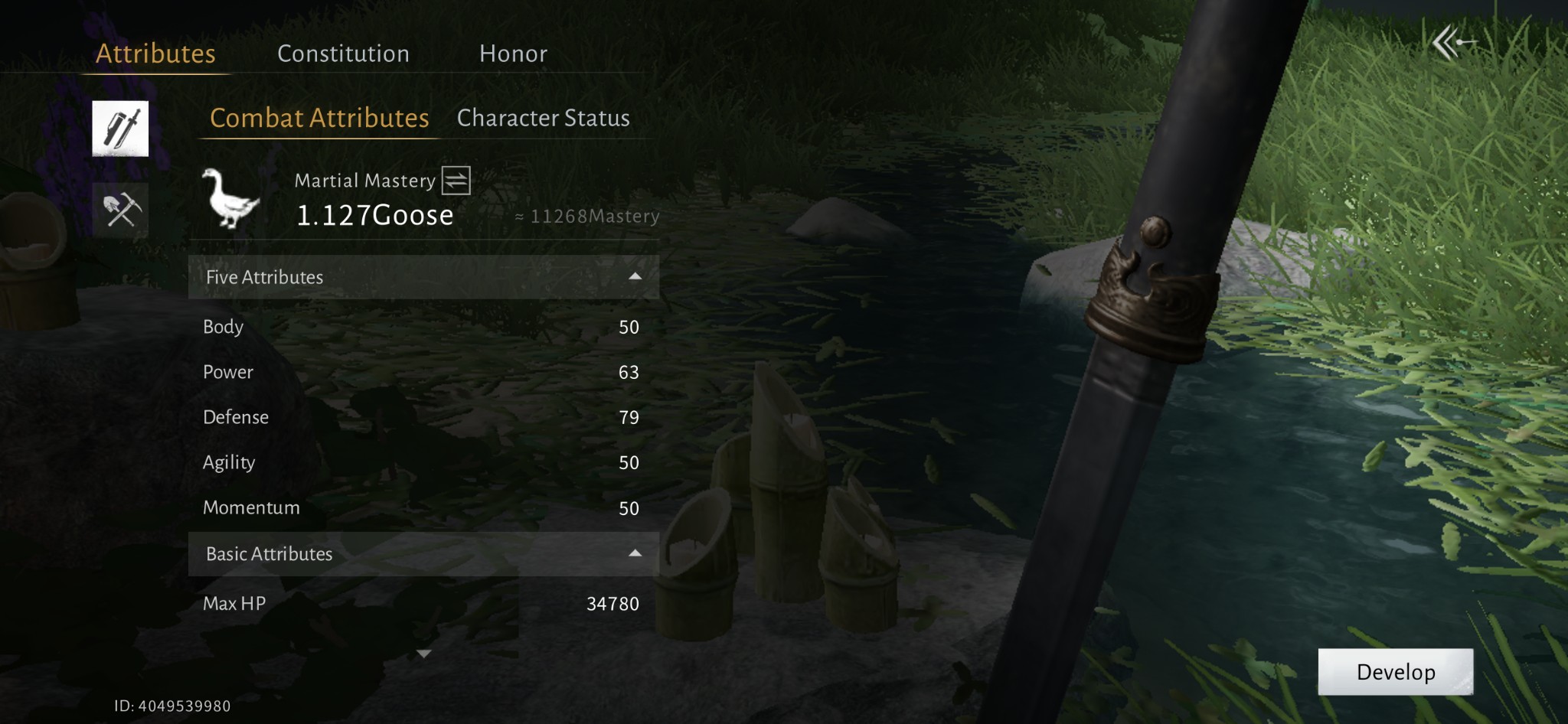Image resolution: width=1568 pixels, height=724 pixels.
Task: Collapse the Five Attributes section
Action: click(x=635, y=277)
